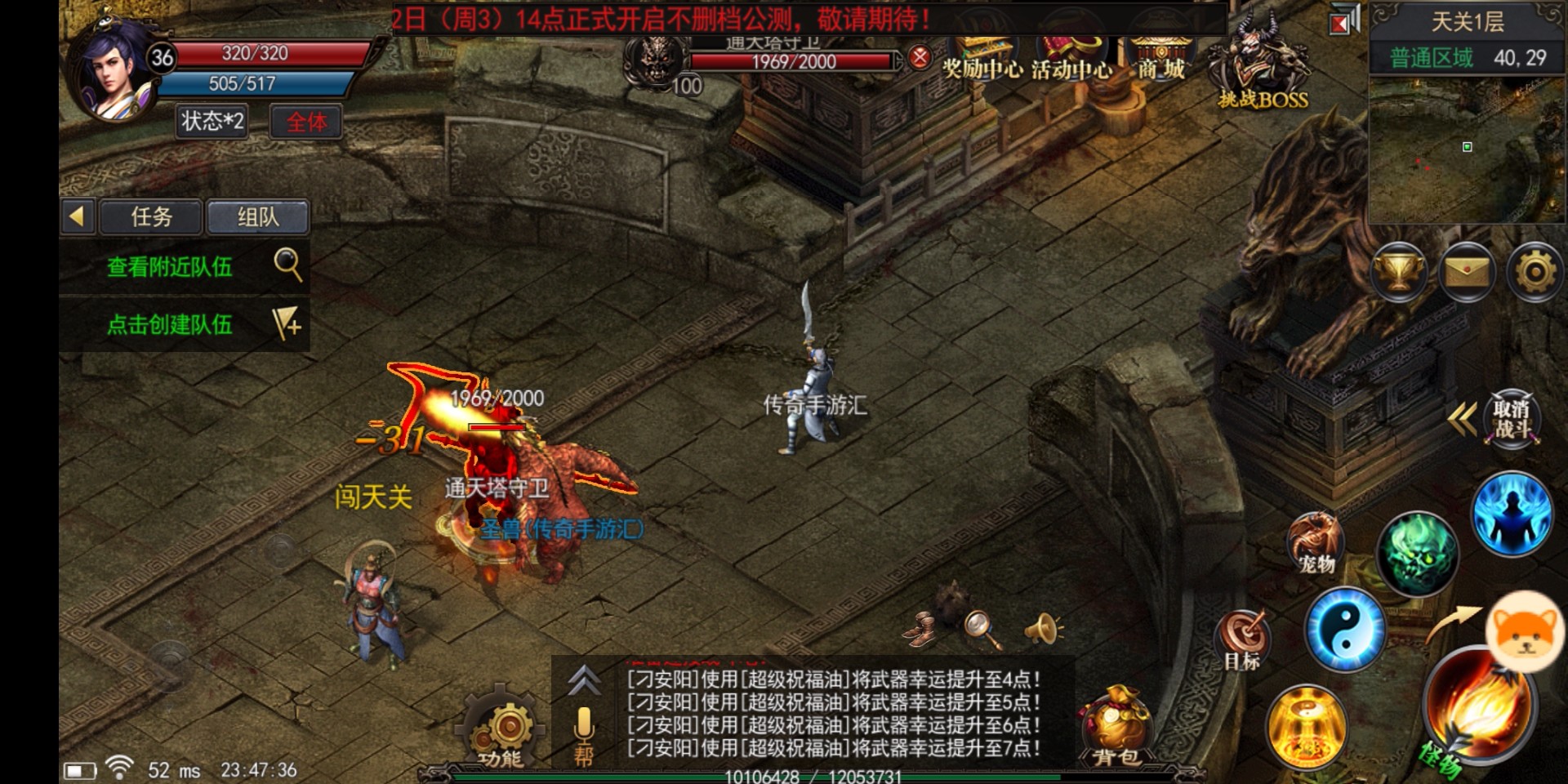Open the gold trophy ranking icon
Image resolution: width=1568 pixels, height=784 pixels.
point(1399,273)
